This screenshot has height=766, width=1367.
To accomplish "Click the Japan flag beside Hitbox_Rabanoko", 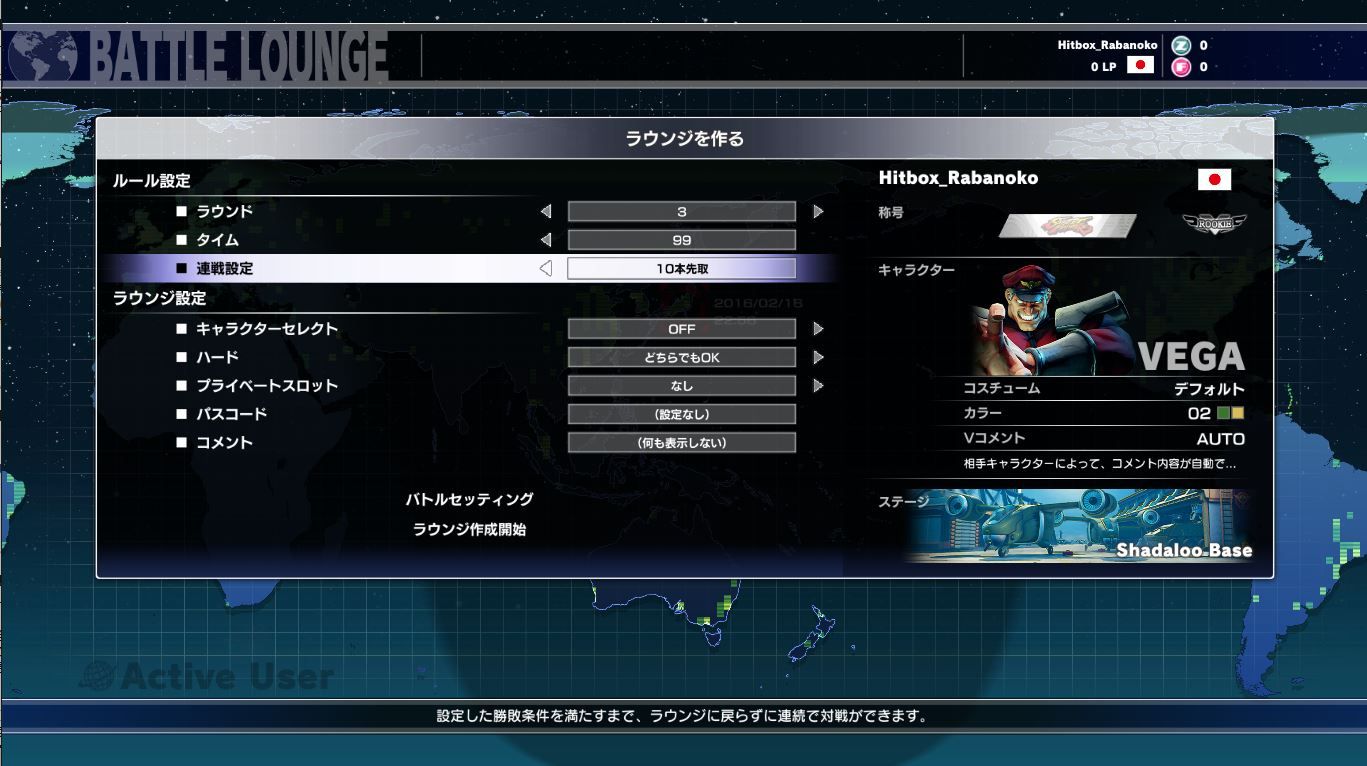I will point(1215,180).
